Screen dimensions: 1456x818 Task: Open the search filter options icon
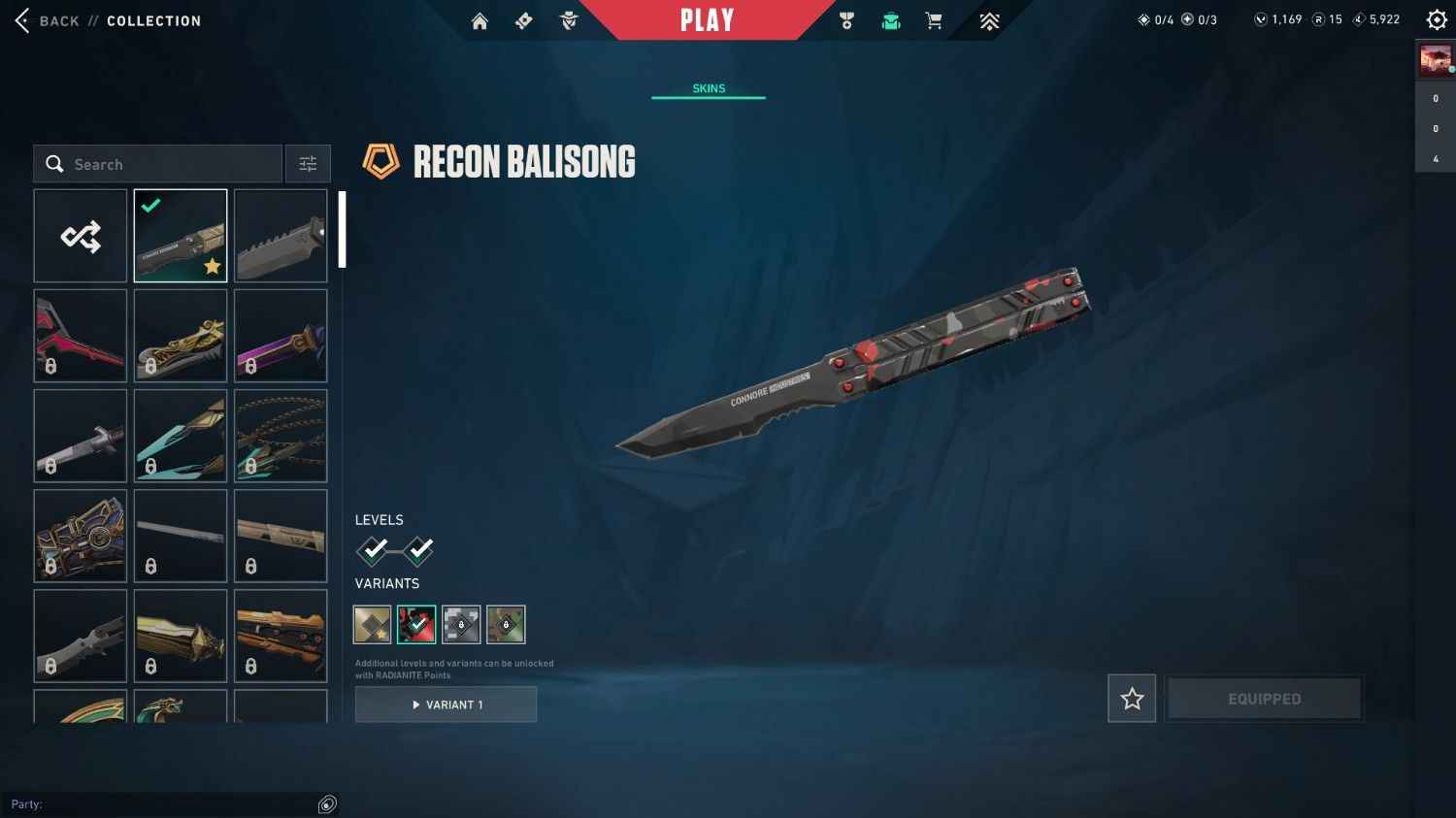click(308, 163)
